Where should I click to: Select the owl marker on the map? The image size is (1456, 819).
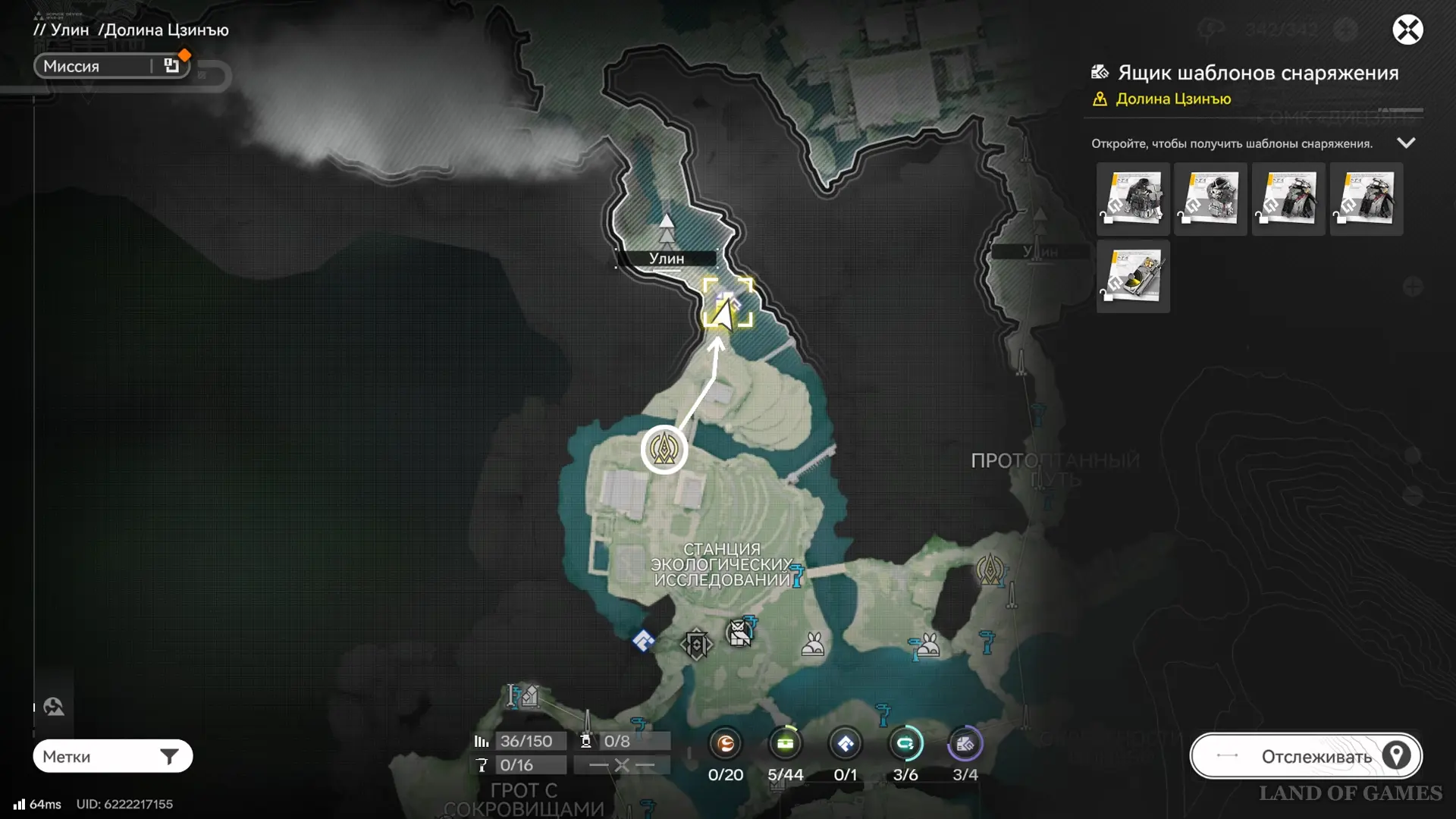pos(739,632)
